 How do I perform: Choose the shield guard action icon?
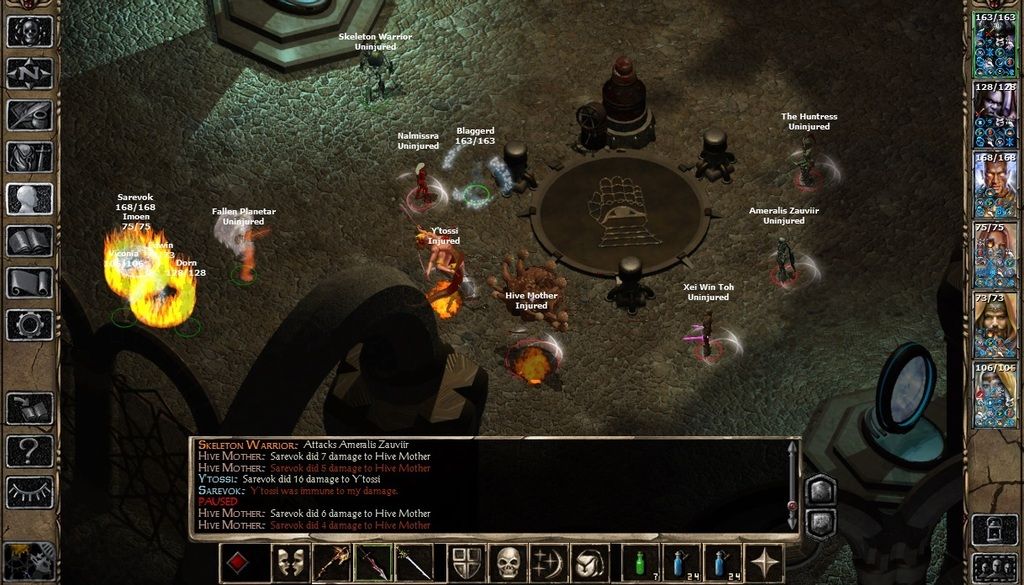coord(466,563)
